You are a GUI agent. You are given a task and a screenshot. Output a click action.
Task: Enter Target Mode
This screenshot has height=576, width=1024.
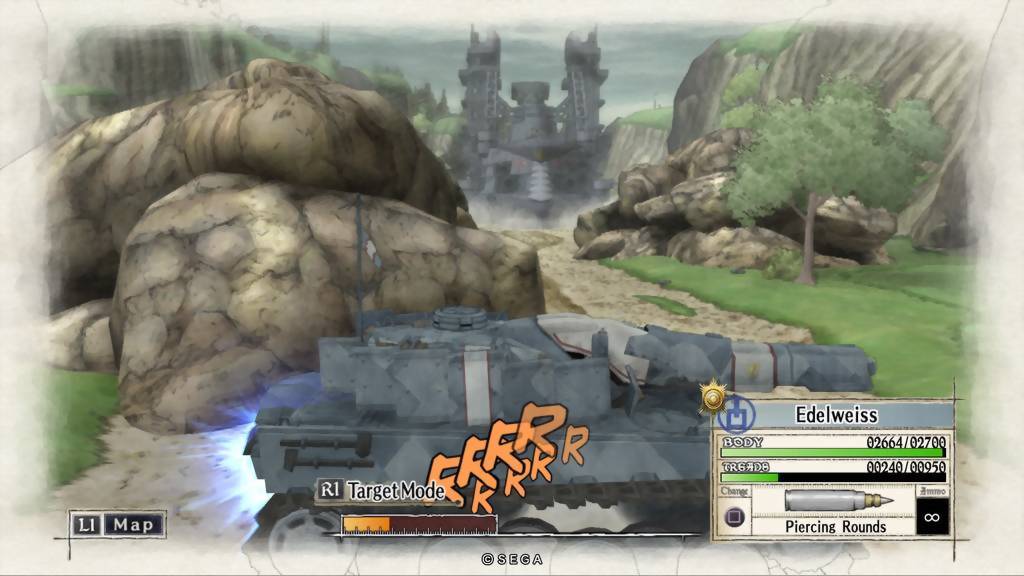tap(378, 490)
